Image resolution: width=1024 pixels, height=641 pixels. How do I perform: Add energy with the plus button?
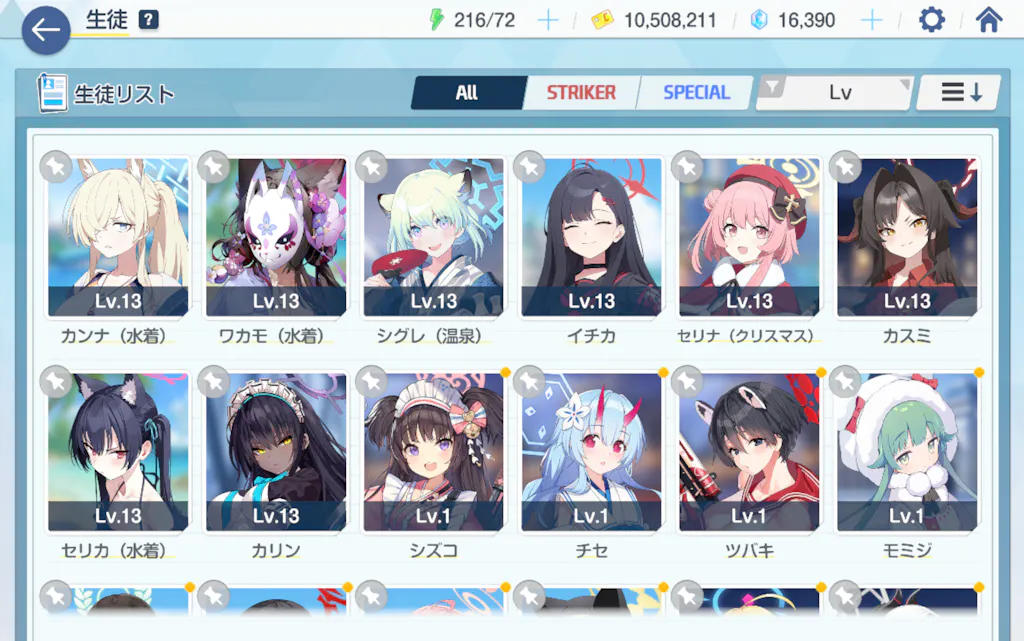click(x=547, y=20)
